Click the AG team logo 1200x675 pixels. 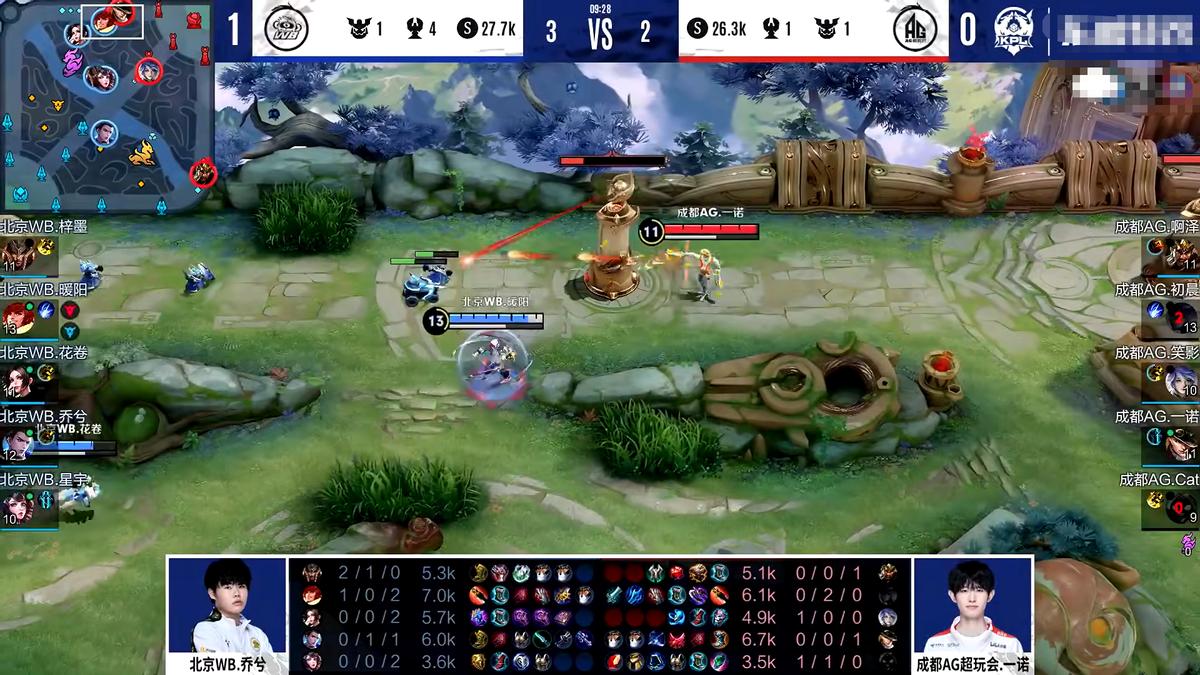pos(914,29)
